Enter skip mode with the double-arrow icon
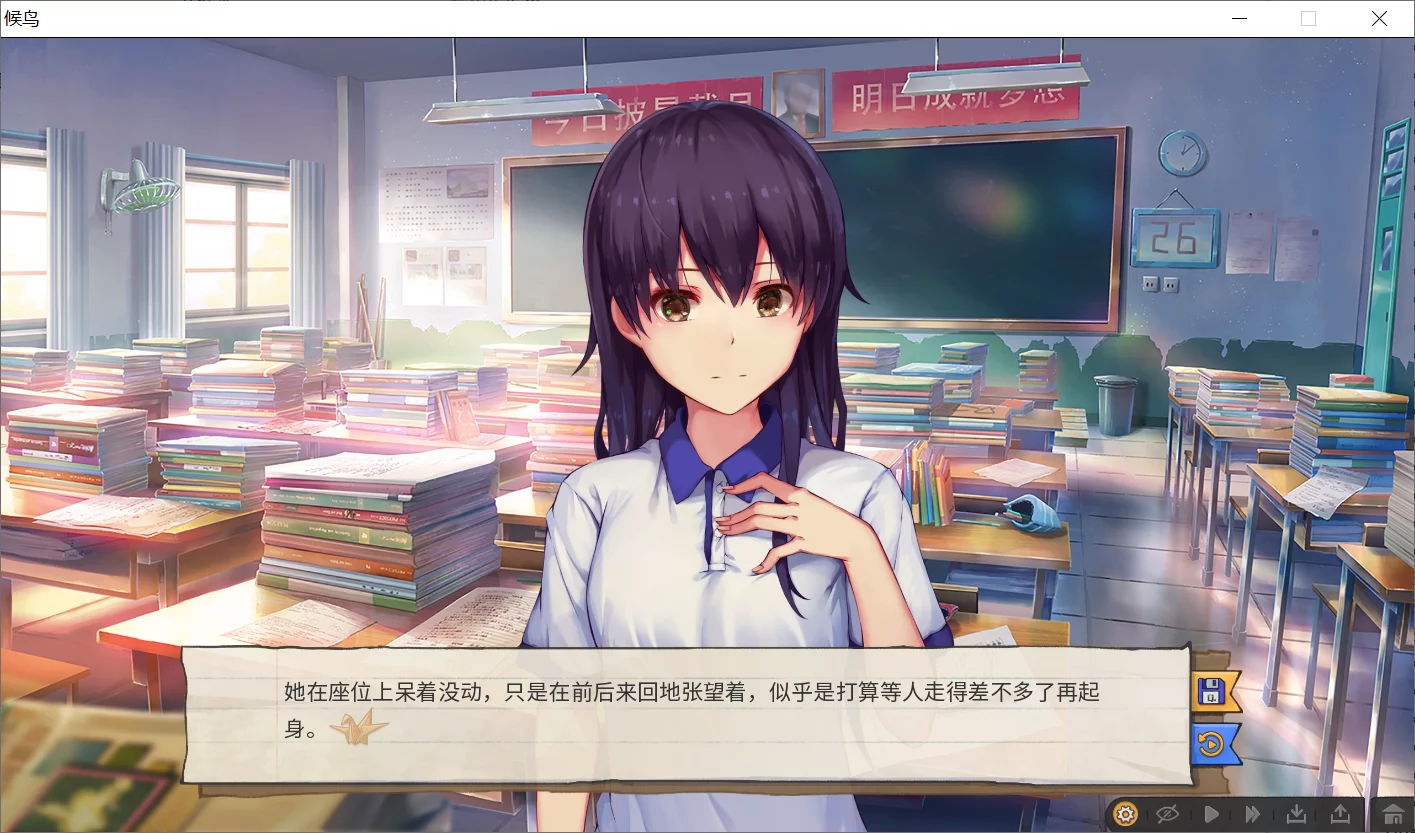 [1253, 814]
